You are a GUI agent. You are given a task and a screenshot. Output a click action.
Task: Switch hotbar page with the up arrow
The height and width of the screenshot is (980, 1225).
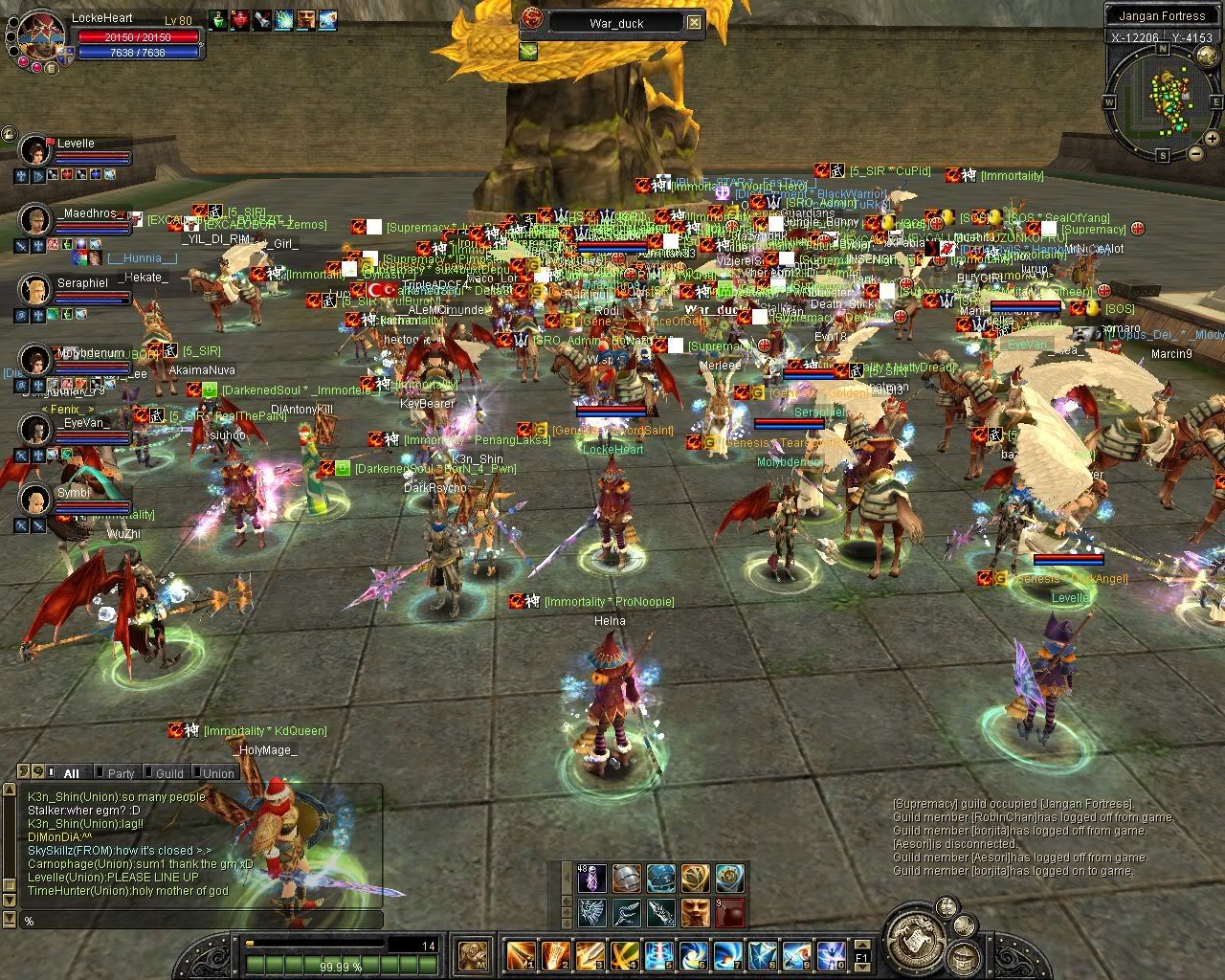click(861, 944)
